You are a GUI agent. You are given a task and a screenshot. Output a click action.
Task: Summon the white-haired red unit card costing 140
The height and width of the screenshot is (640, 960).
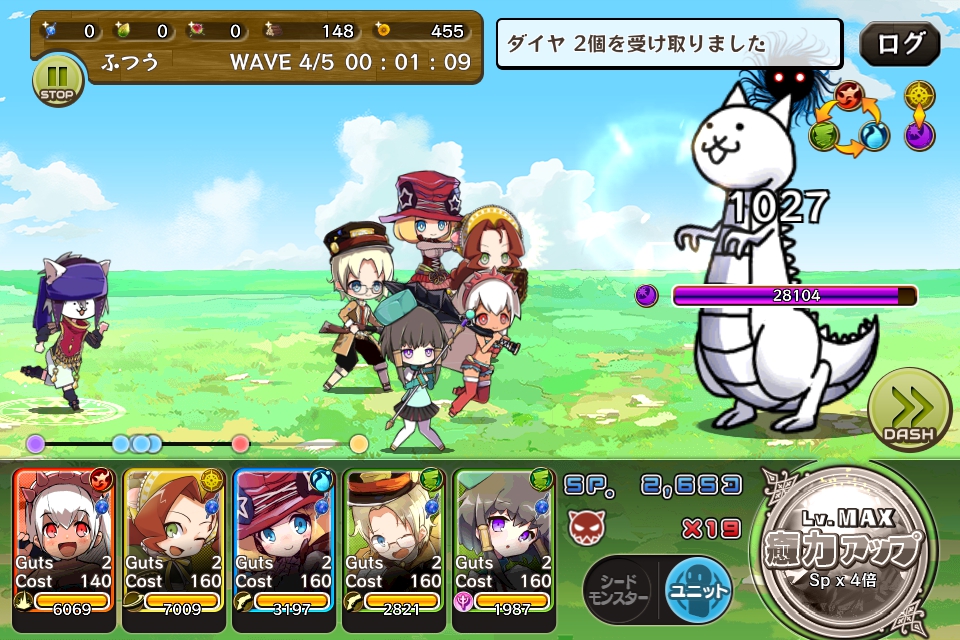65,550
